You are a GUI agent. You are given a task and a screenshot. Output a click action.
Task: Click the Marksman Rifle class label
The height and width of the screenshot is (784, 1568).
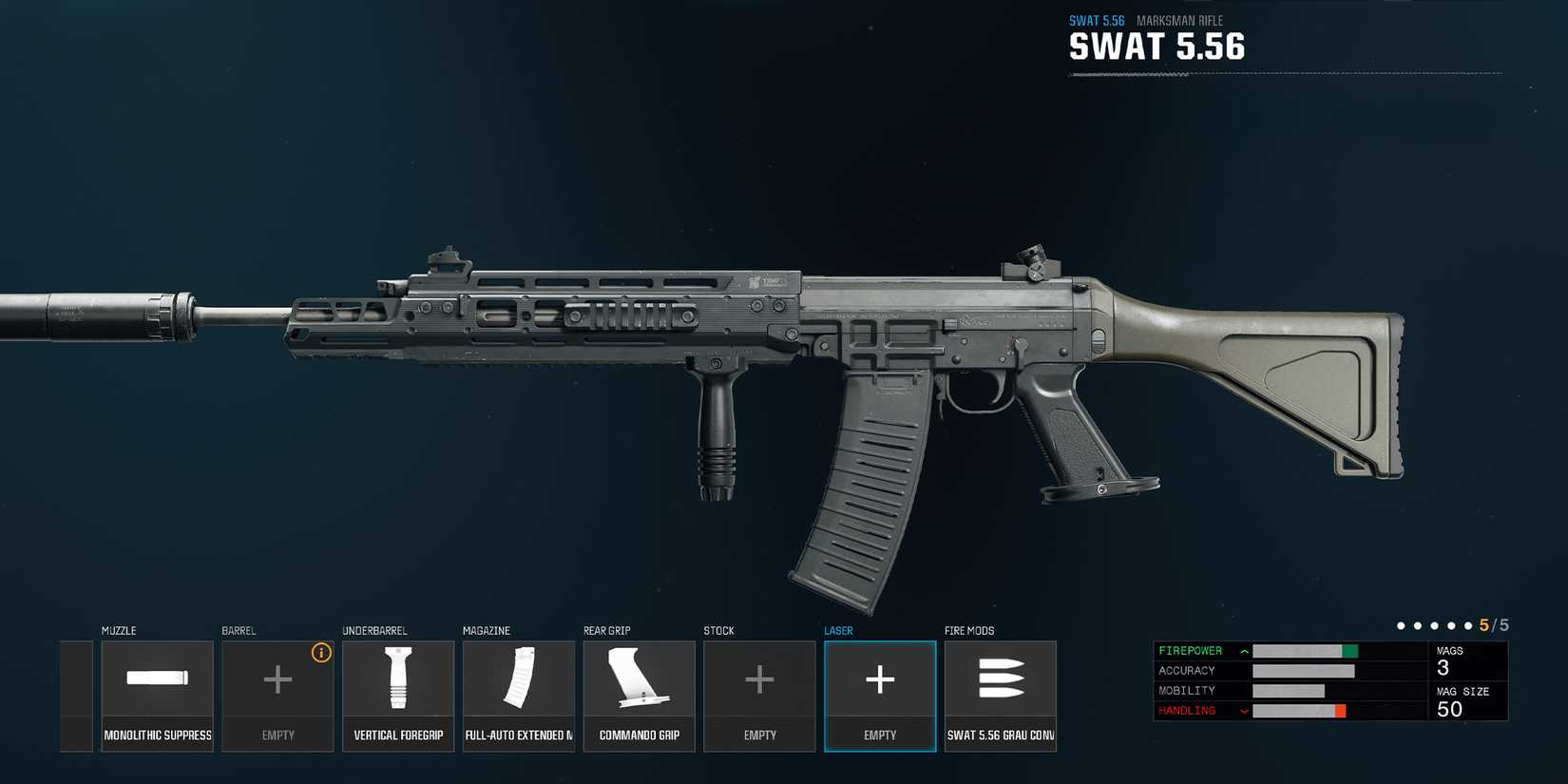[1180, 20]
